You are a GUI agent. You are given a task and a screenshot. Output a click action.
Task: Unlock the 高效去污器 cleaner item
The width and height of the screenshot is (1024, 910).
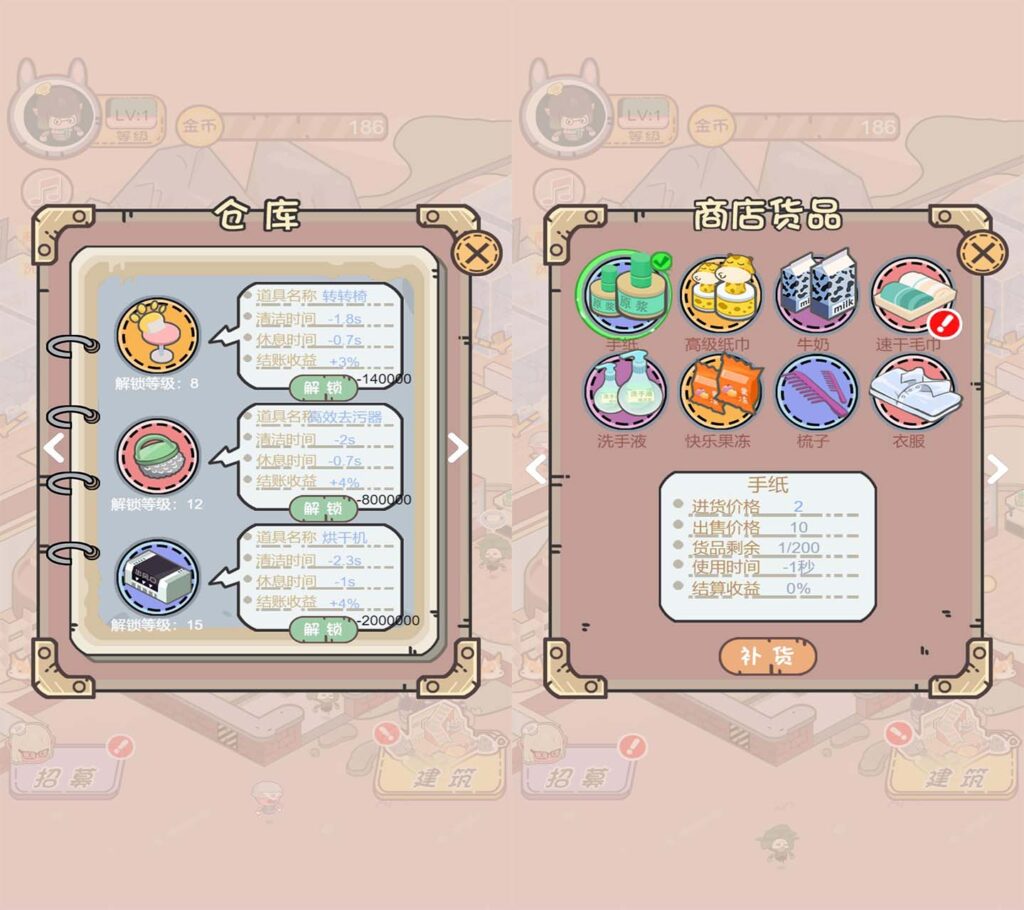coord(322,509)
